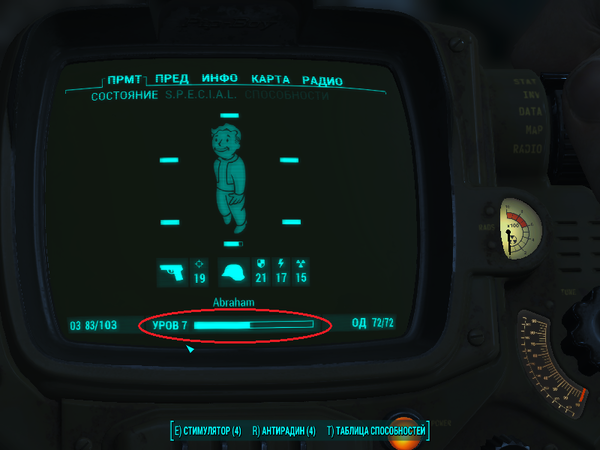Switch to the ПРЕД tab

[x=171, y=80]
